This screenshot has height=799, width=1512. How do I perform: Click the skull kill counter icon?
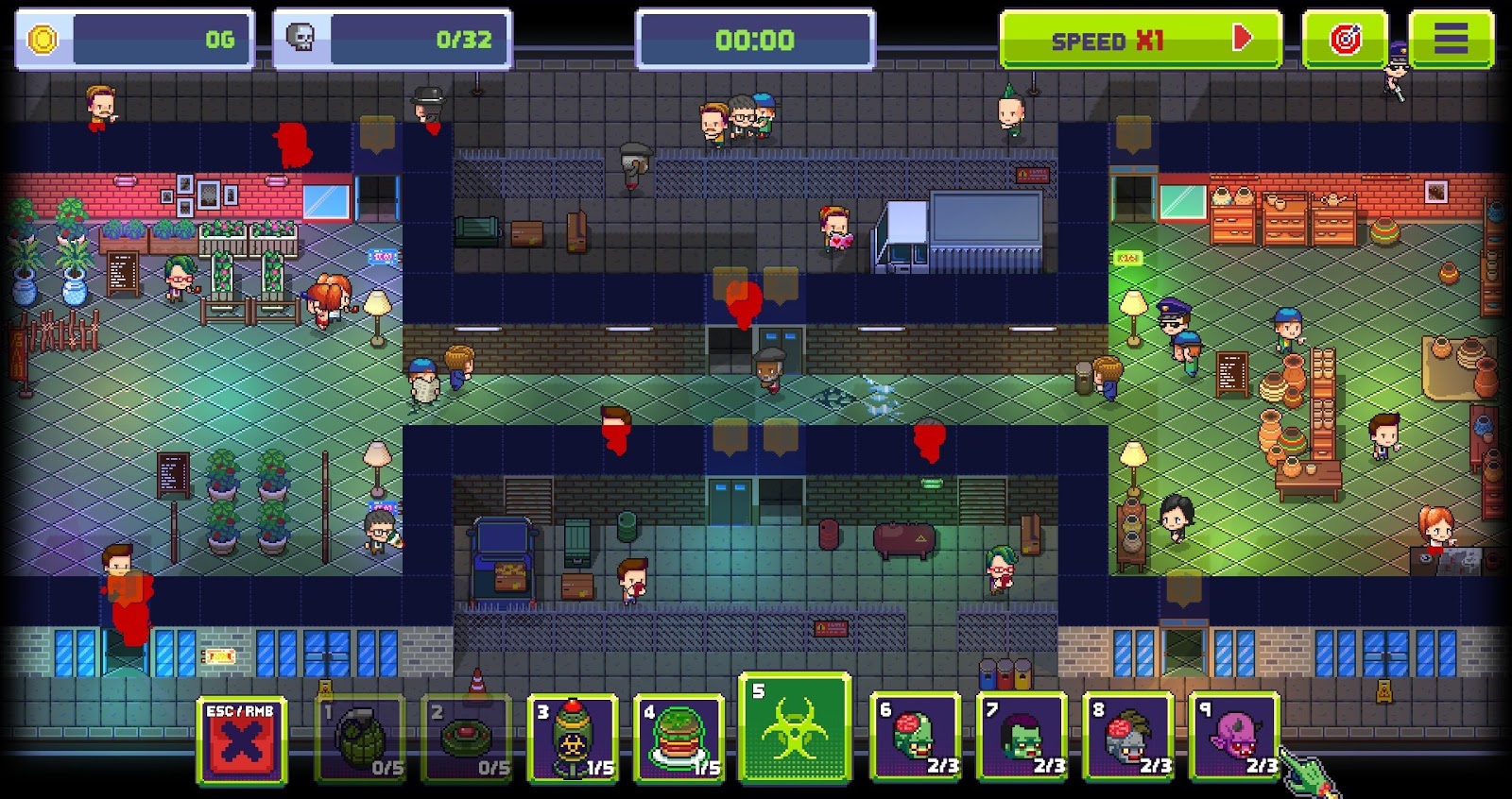click(x=300, y=36)
